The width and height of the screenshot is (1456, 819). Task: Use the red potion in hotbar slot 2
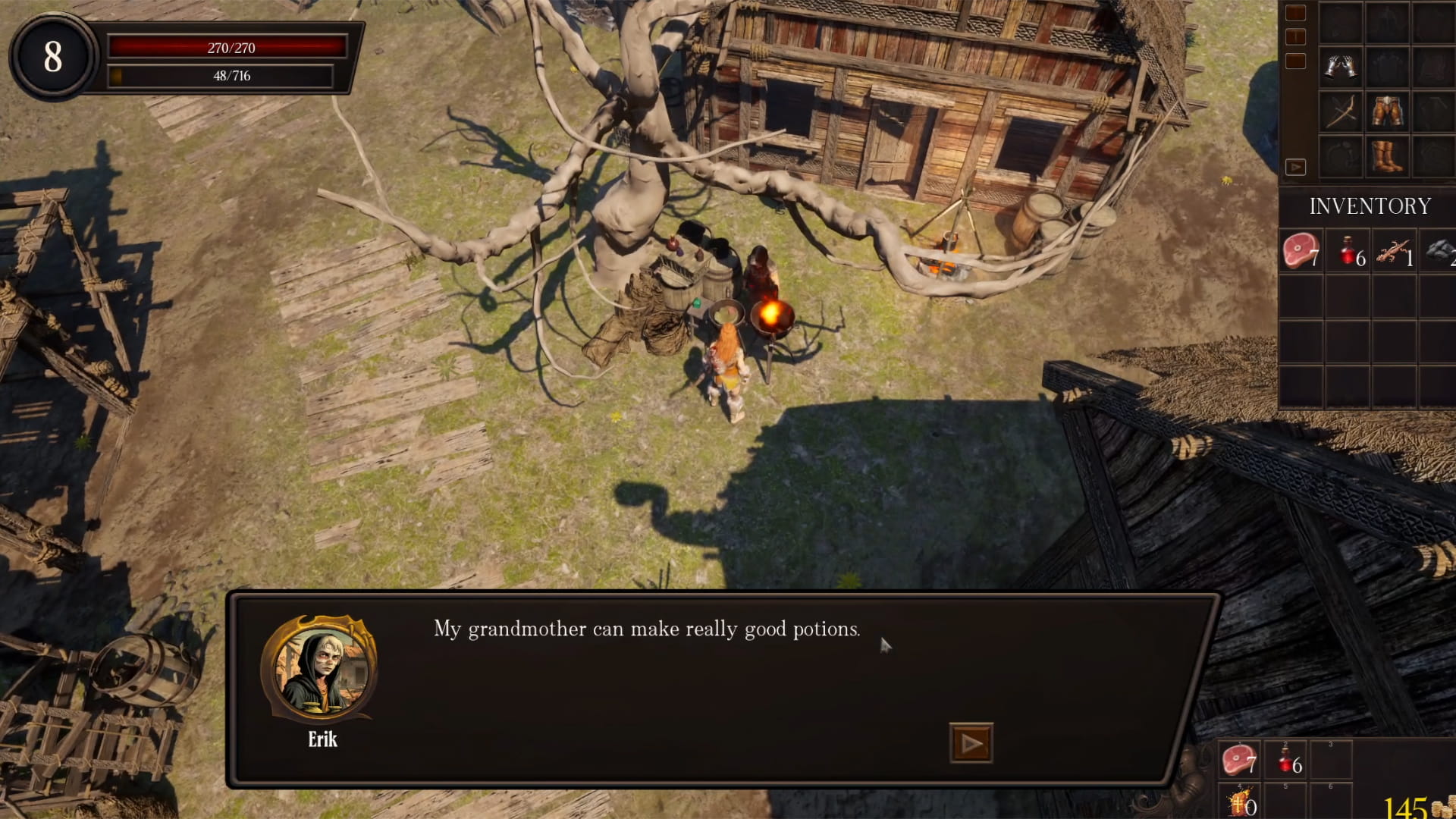(x=1286, y=759)
